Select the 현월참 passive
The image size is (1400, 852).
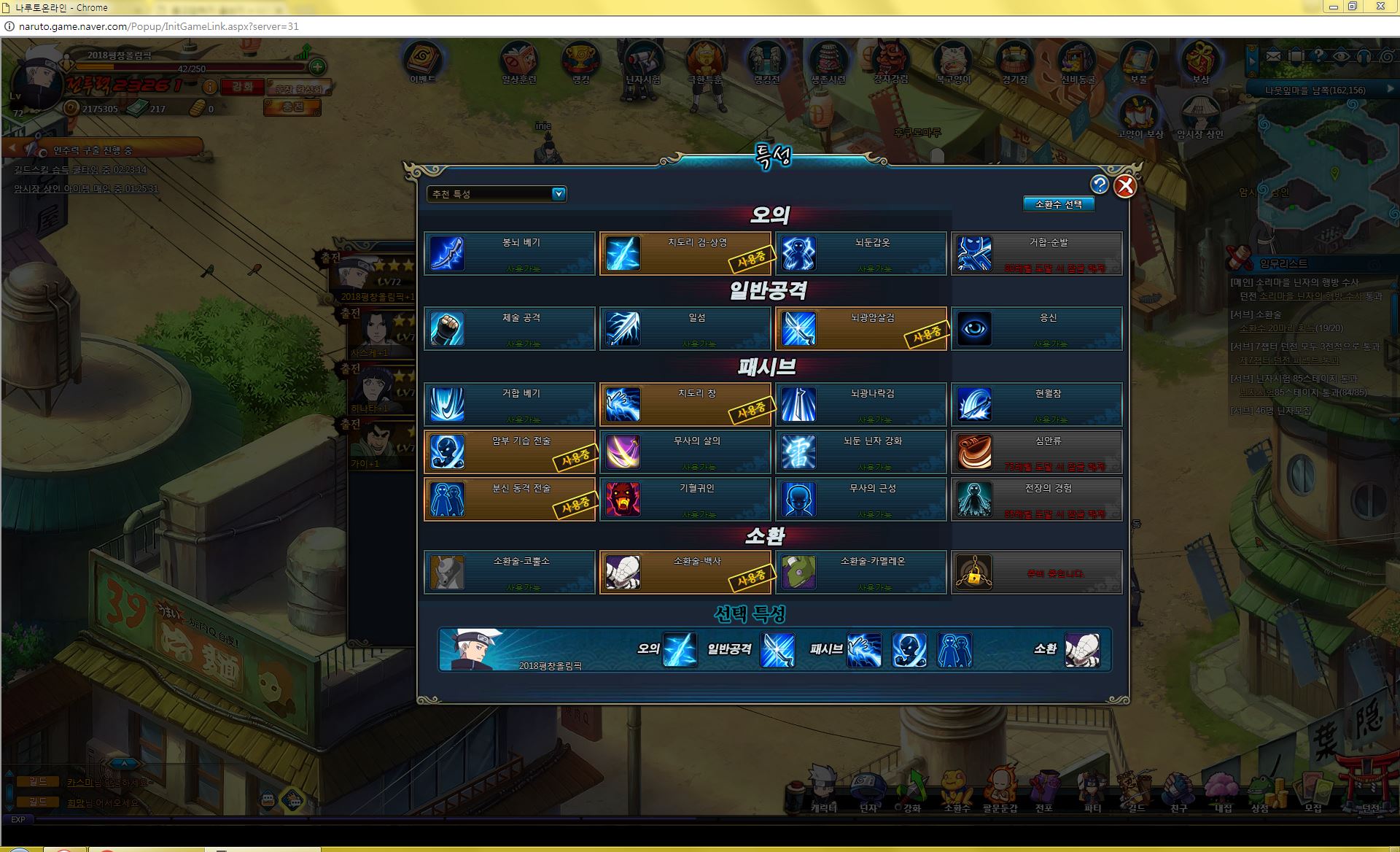(x=1036, y=404)
